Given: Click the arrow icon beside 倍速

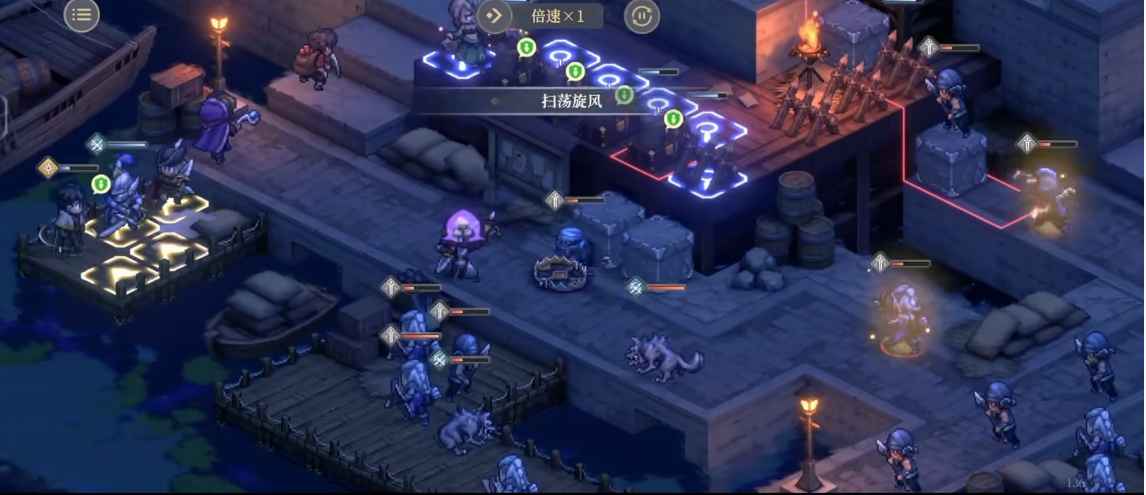Looking at the screenshot, I should pos(494,15).
